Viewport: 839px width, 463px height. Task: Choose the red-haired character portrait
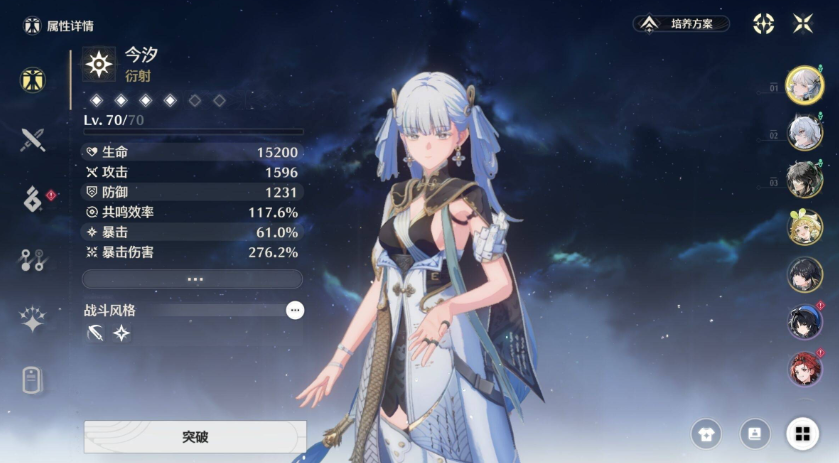(x=805, y=369)
